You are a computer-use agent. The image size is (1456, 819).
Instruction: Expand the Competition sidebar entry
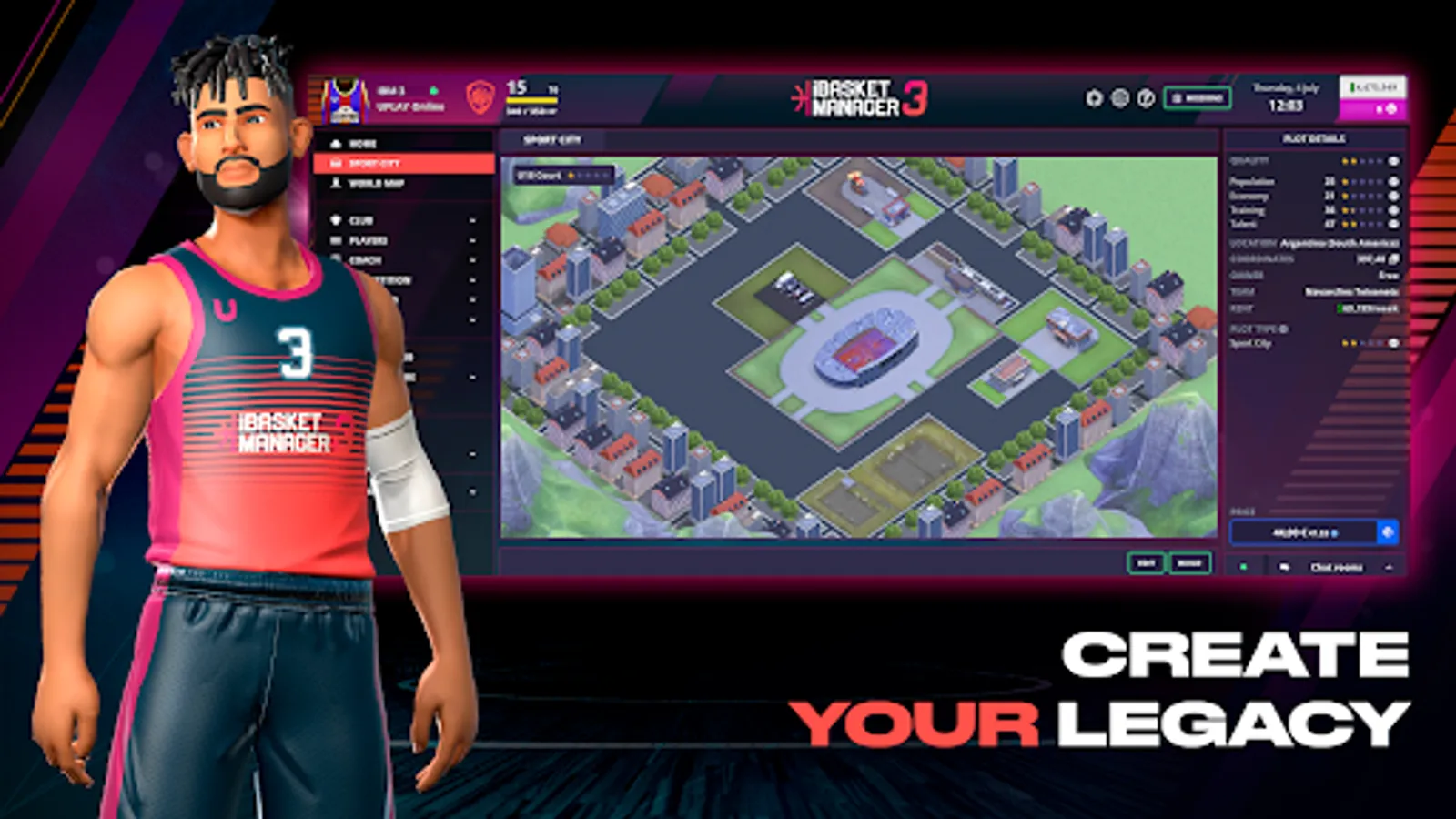[x=473, y=280]
